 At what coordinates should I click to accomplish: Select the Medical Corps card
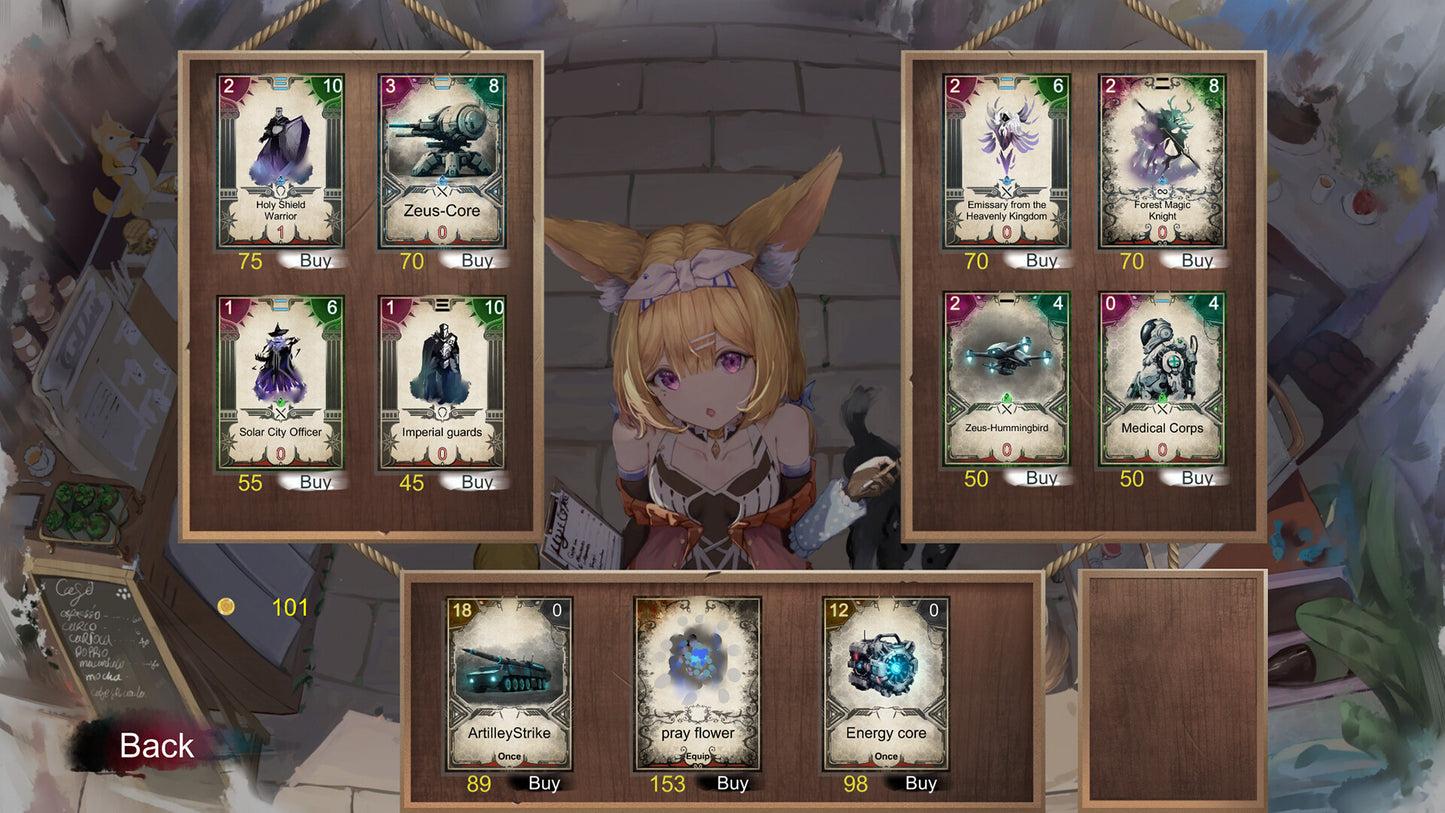coord(1162,379)
